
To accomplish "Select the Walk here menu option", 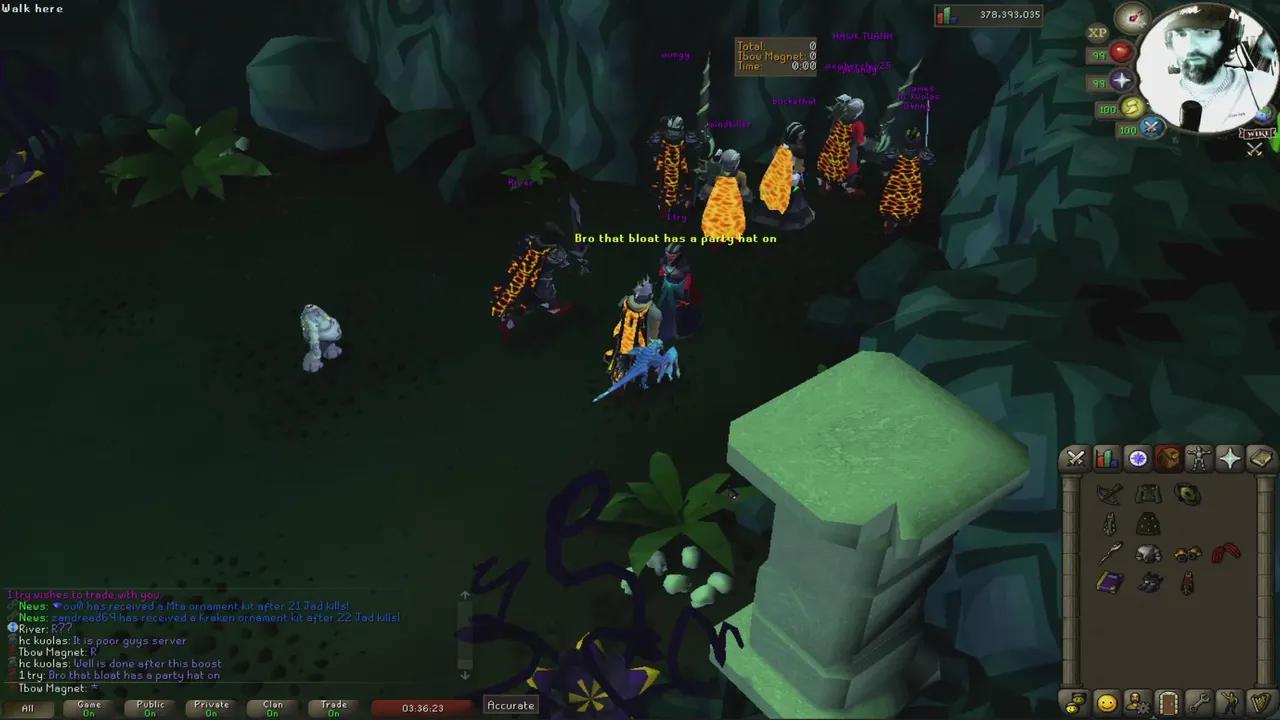I will coord(33,8).
